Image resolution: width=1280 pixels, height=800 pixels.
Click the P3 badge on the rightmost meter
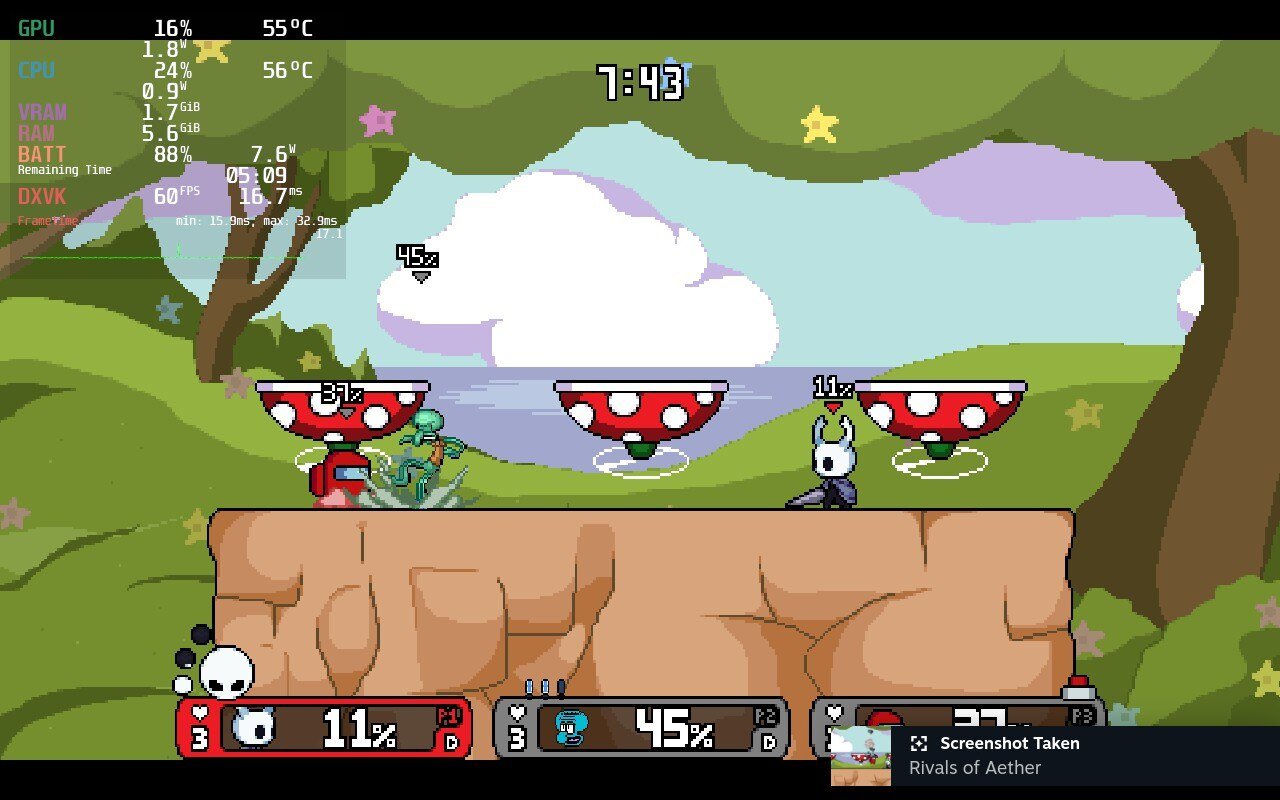tap(1083, 714)
